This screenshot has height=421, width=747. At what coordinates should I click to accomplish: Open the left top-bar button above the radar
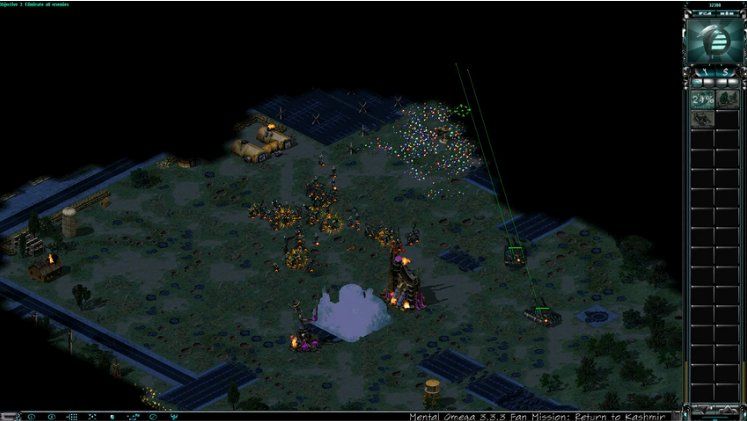(703, 14)
